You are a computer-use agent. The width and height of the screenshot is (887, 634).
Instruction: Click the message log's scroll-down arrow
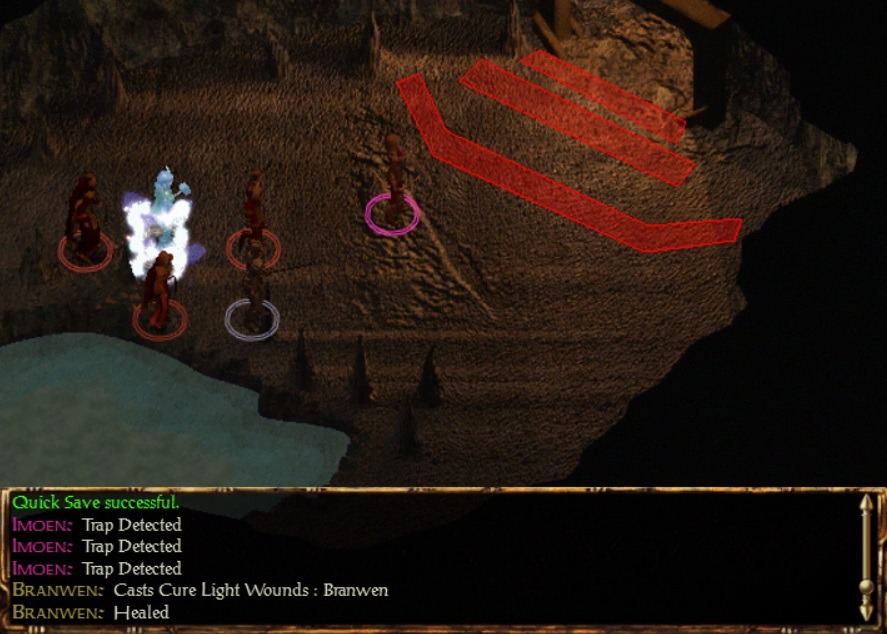pyautogui.click(x=866, y=610)
